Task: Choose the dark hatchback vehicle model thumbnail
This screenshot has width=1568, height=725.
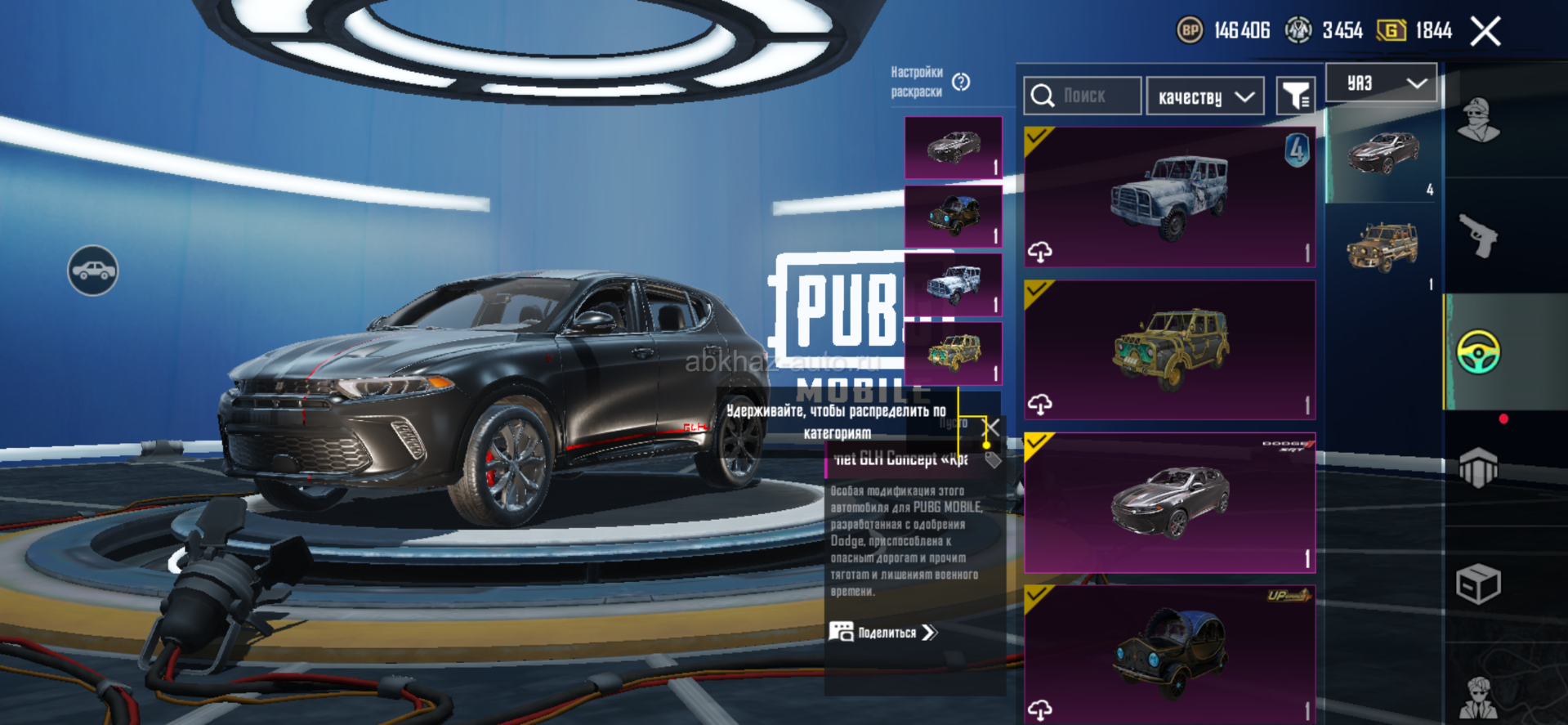Action: [1383, 154]
